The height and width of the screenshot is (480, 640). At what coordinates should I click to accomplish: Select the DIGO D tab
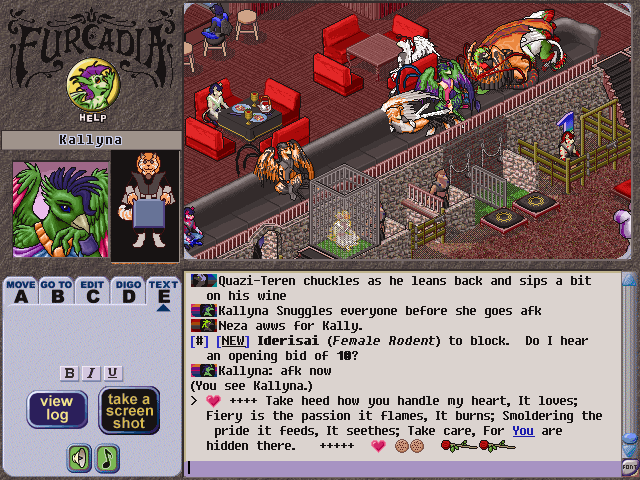(x=128, y=291)
